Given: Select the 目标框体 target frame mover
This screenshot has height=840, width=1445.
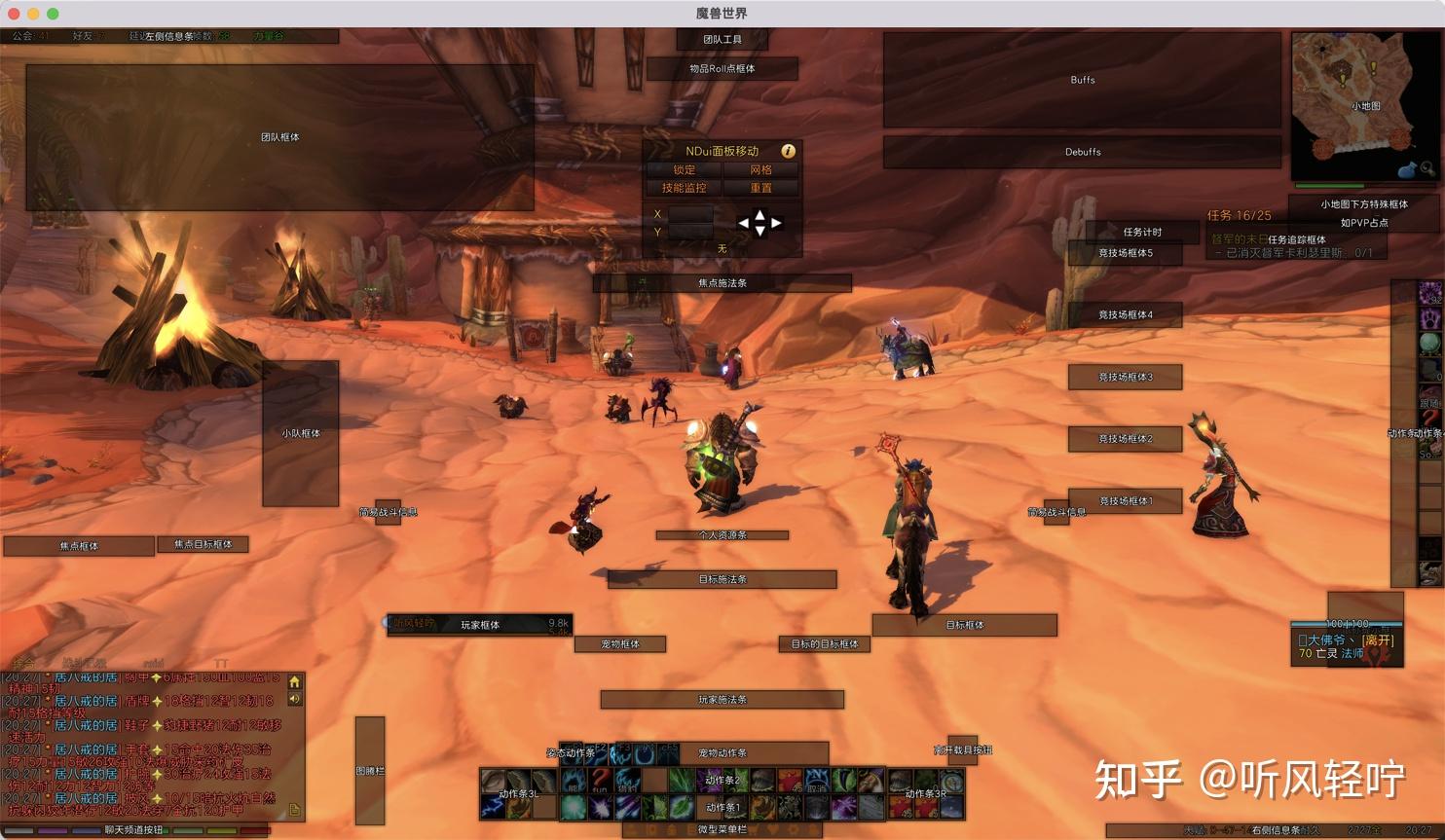Looking at the screenshot, I should (964, 625).
